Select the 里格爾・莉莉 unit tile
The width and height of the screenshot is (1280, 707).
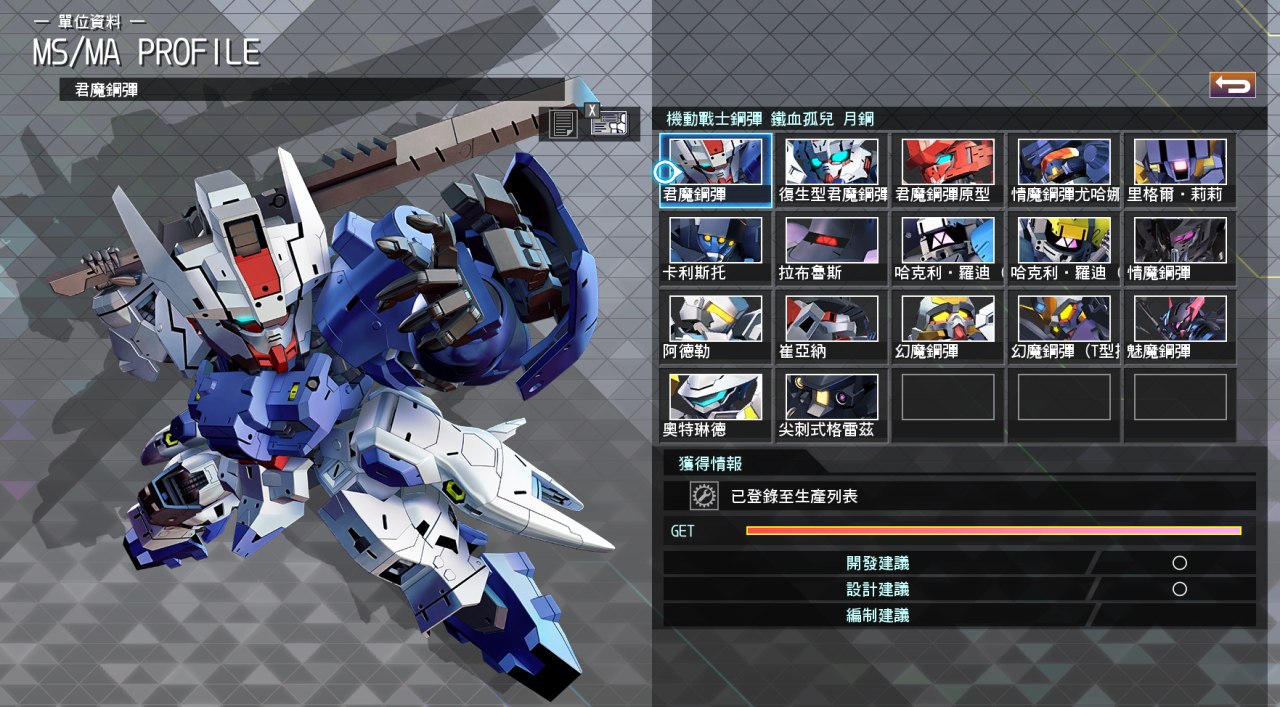(x=1180, y=170)
